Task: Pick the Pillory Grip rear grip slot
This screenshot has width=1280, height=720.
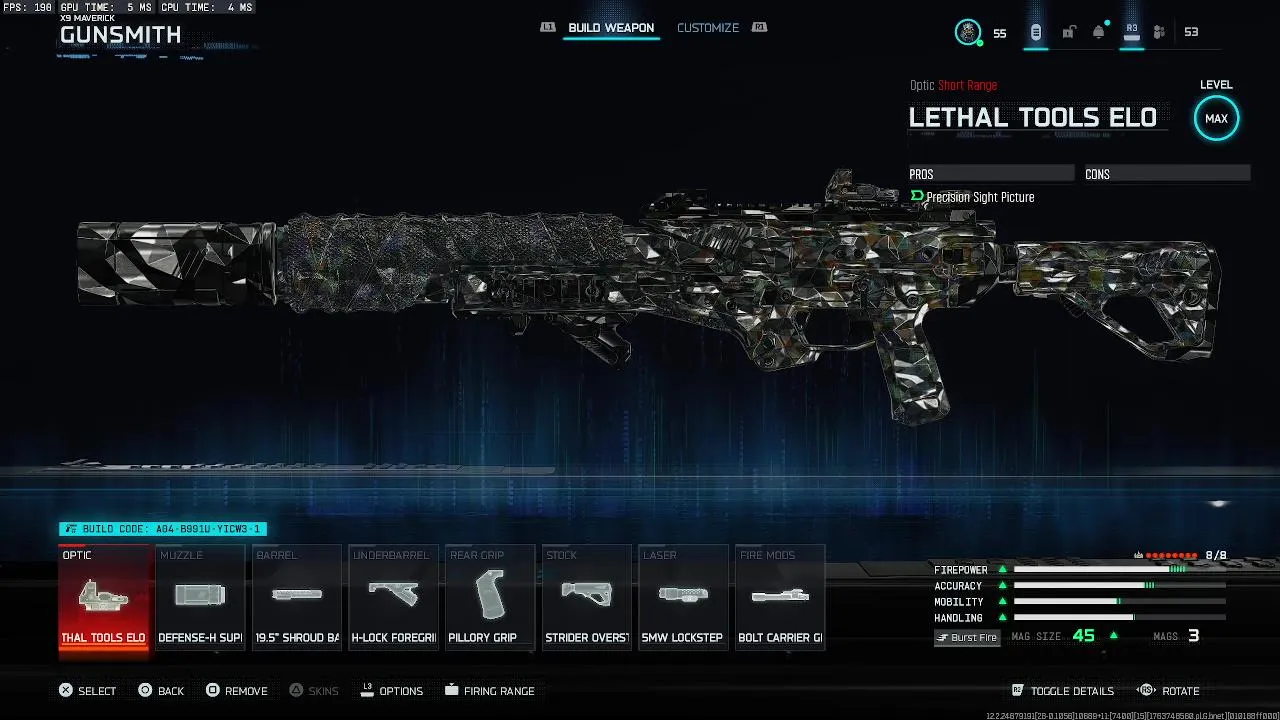Action: 489,598
